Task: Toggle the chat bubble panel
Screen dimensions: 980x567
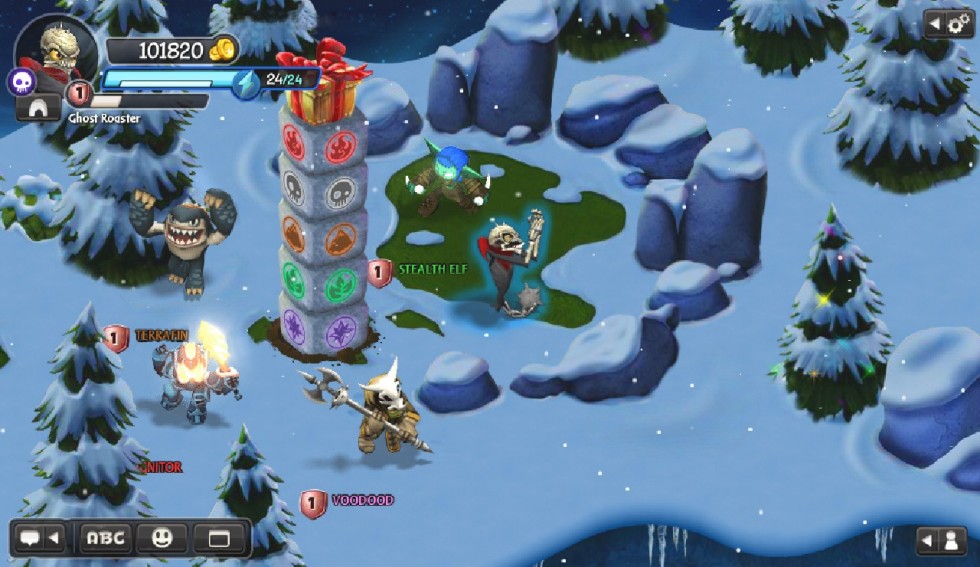Action: 40,539
